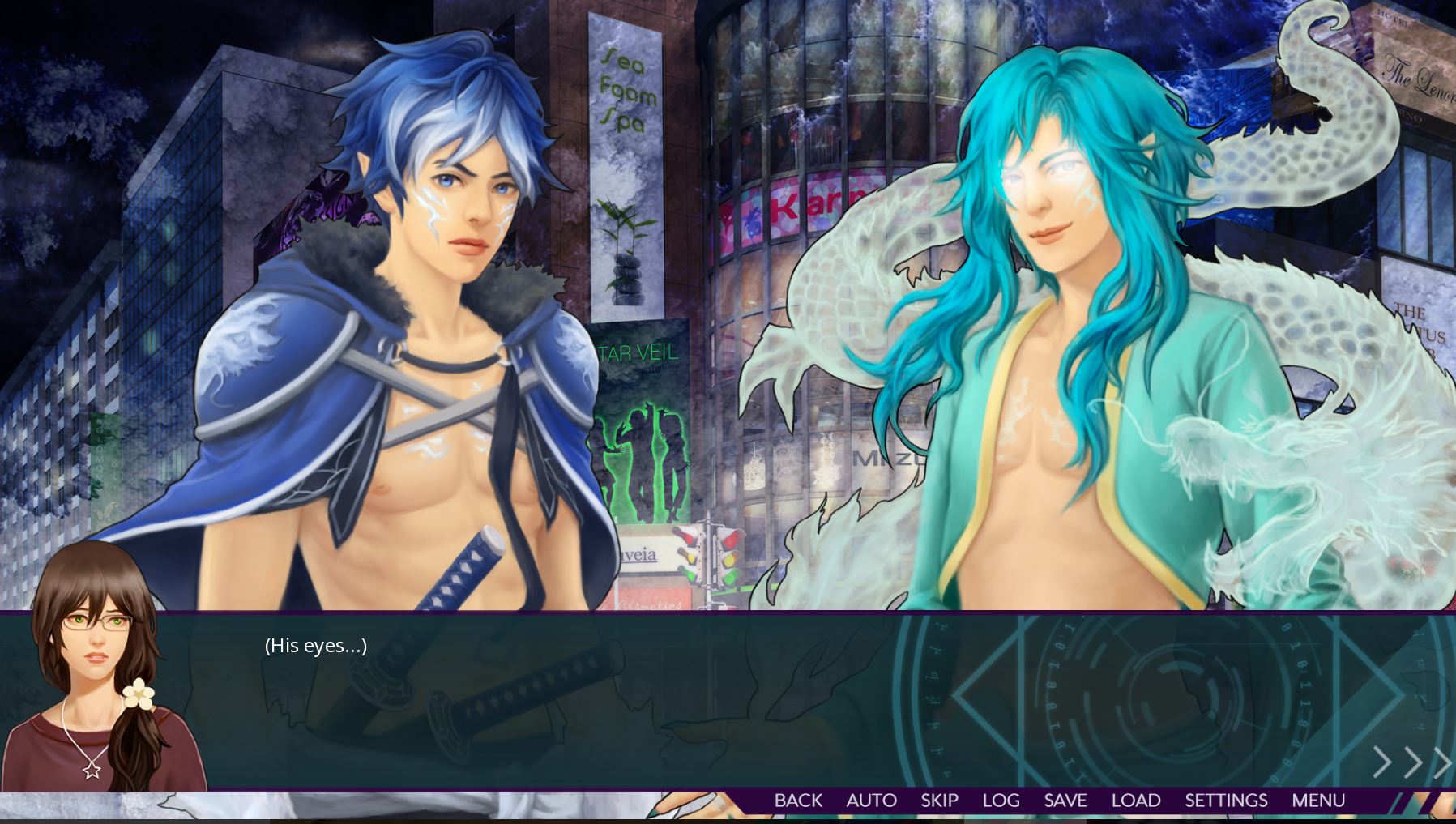Click BACK to rewind the dialogue
The image size is (1456, 824).
pos(797,801)
